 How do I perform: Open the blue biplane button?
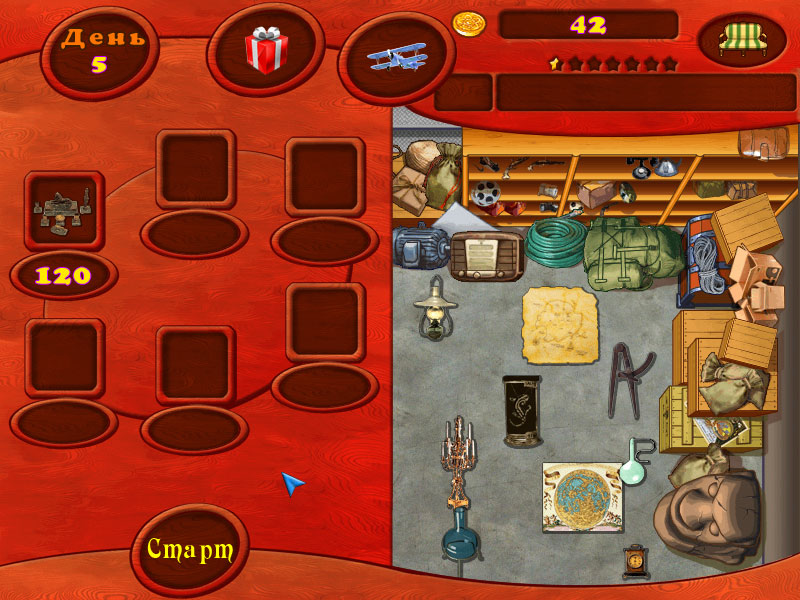pyautogui.click(x=398, y=57)
